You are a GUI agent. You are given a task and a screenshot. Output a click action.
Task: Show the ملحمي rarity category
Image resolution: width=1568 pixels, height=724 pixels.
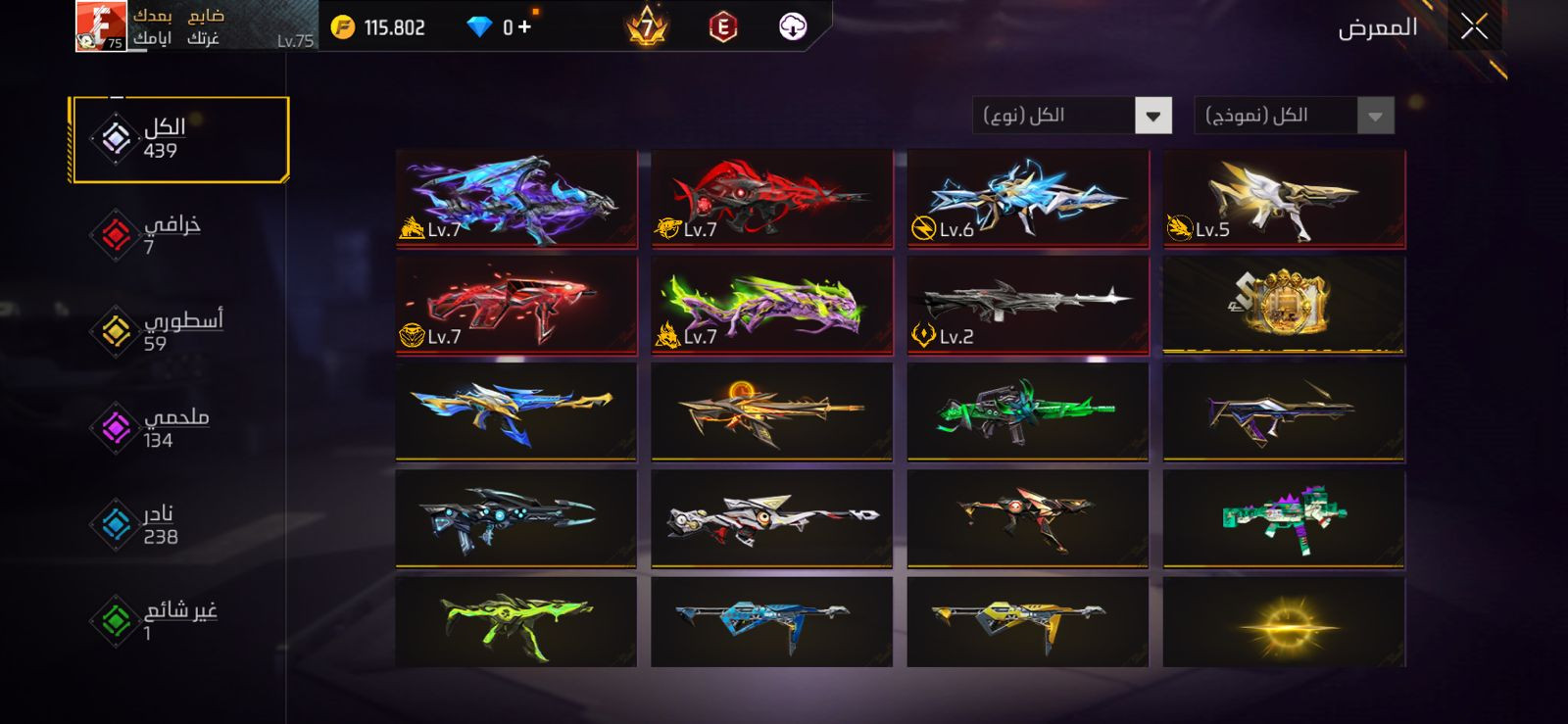point(157,427)
